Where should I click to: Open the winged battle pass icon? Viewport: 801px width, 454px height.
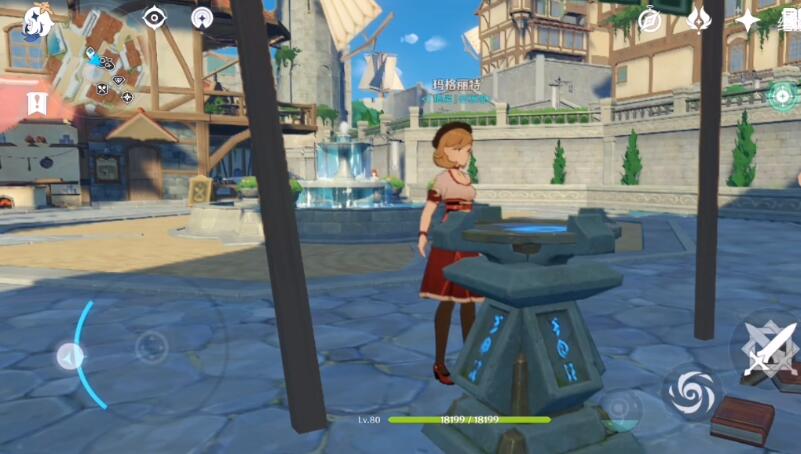coord(701,19)
